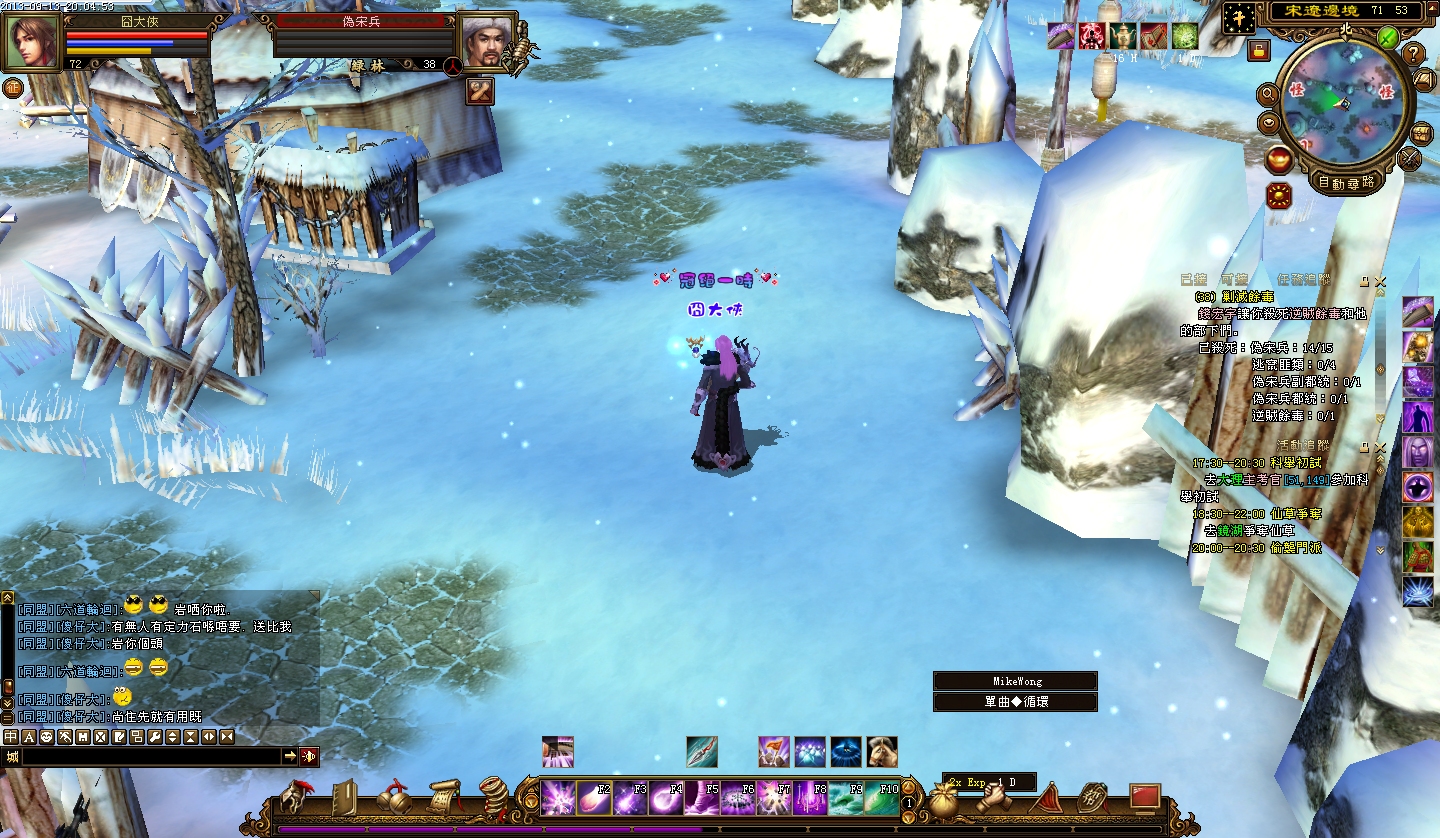
Task: Click the magnifier button beside the minimap
Action: tap(1268, 94)
